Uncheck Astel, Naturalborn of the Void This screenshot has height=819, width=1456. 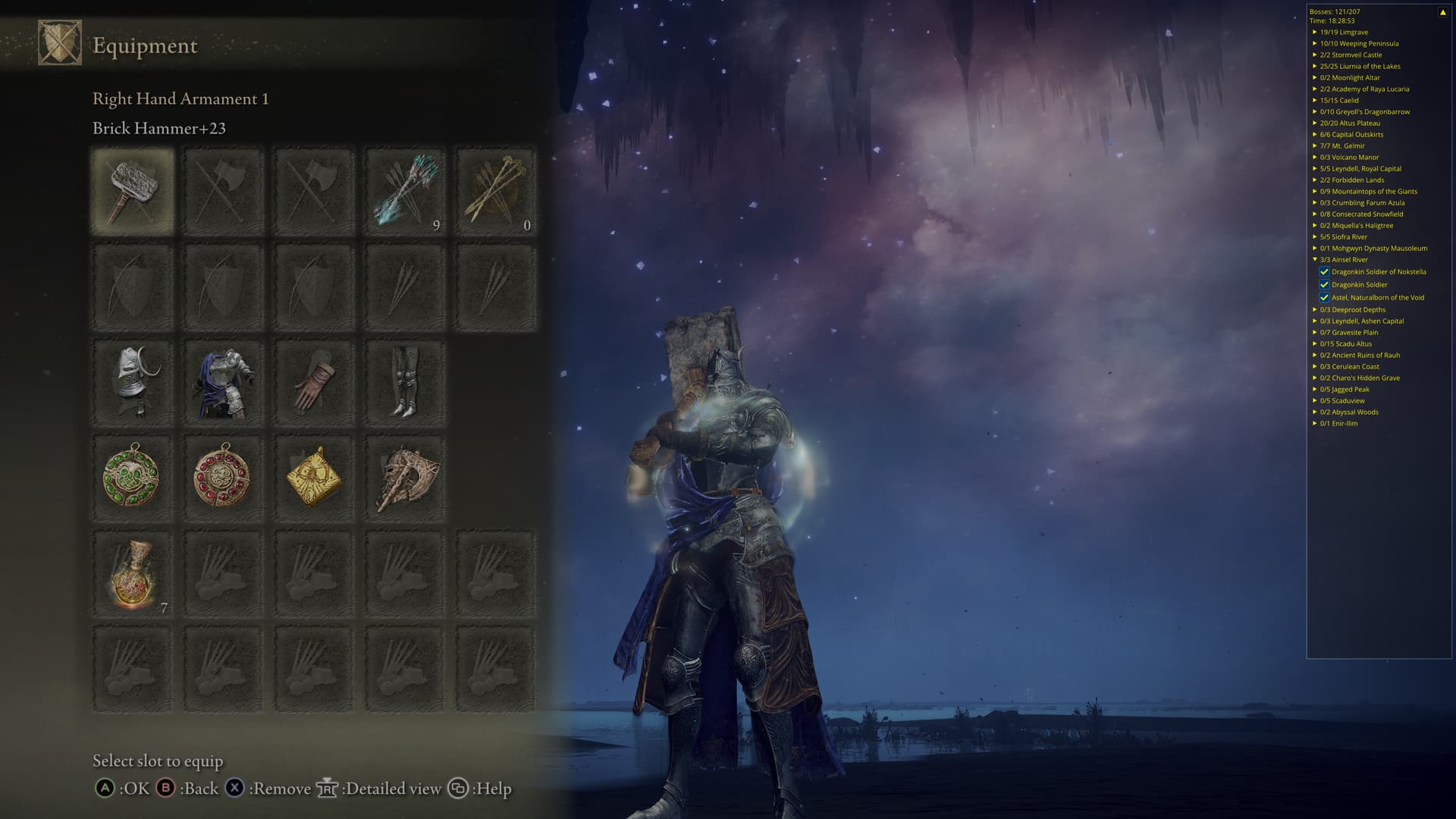pos(1324,297)
